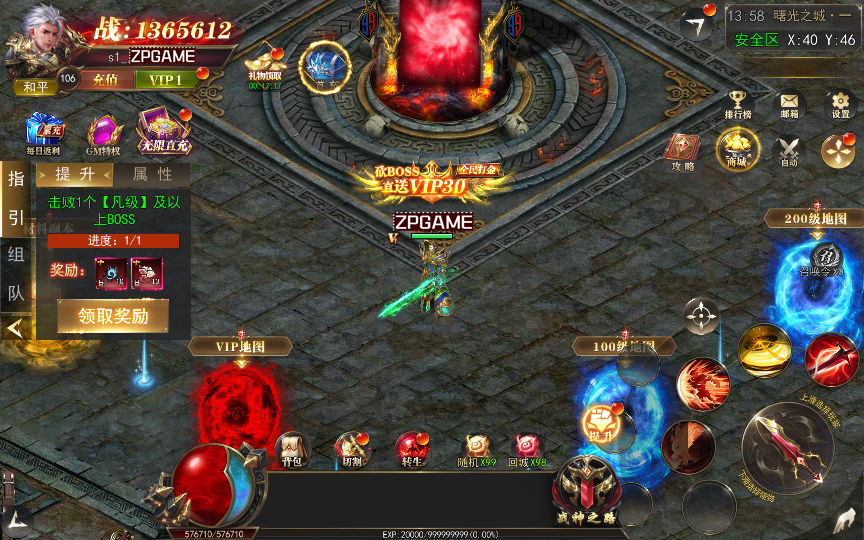Open the 商城 shop icon
The height and width of the screenshot is (540, 864).
[737, 149]
